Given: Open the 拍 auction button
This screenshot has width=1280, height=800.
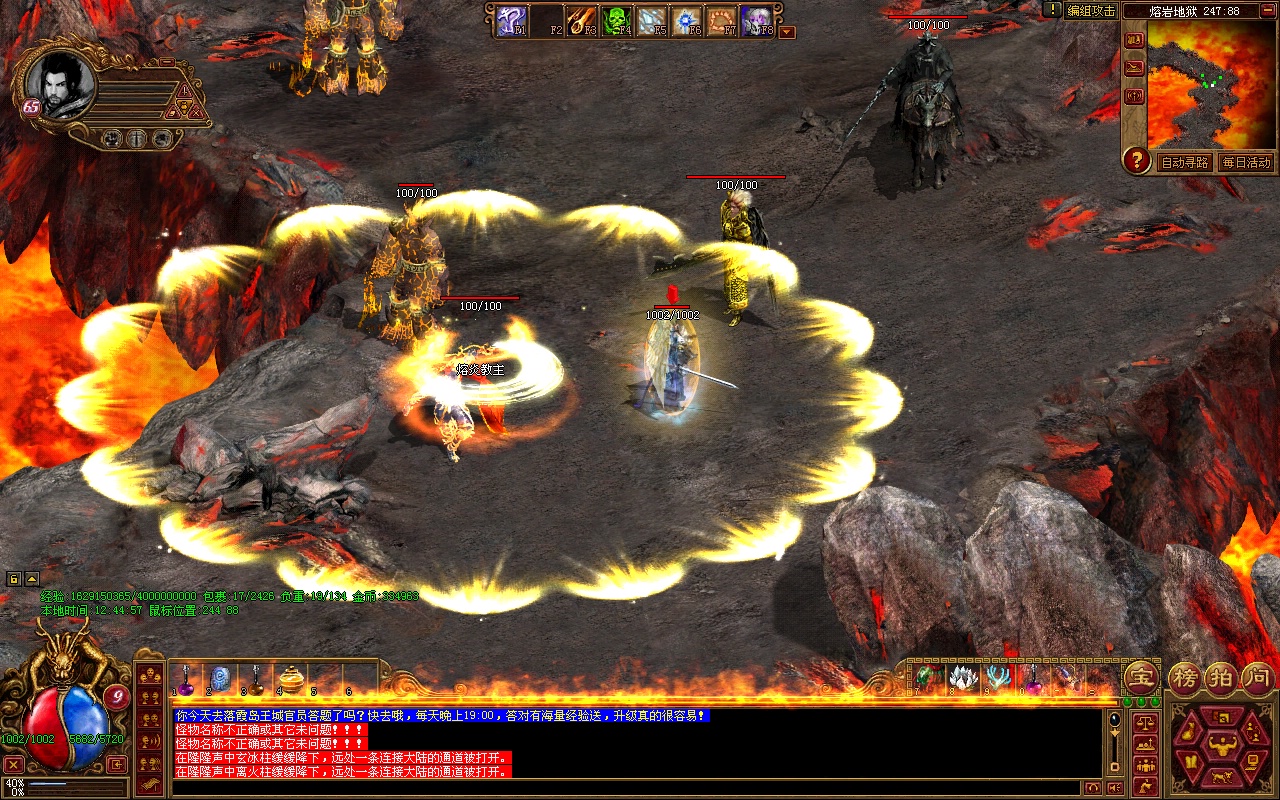Looking at the screenshot, I should [x=1221, y=678].
